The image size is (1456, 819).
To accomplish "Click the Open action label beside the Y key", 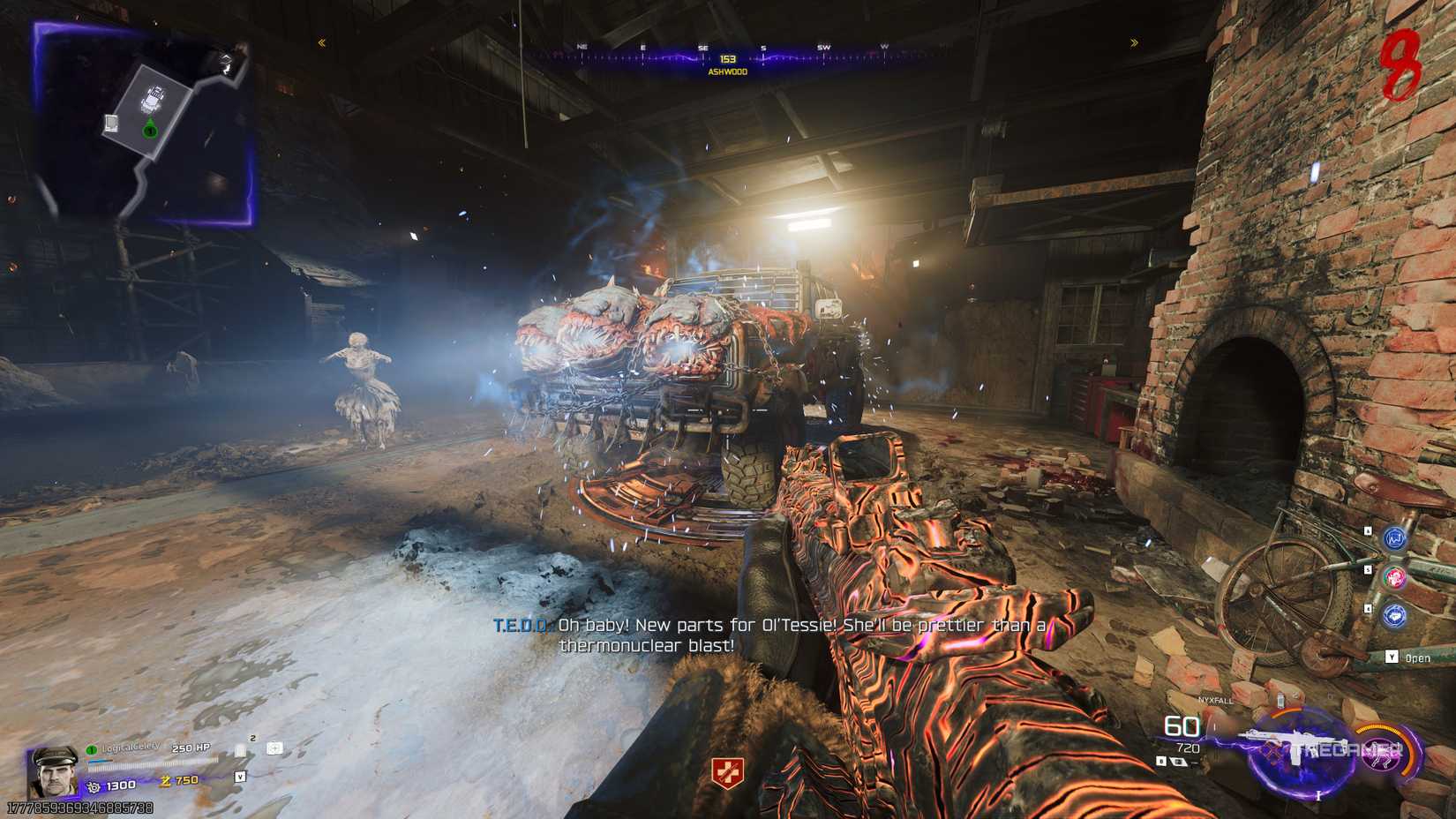I will tap(1418, 657).
